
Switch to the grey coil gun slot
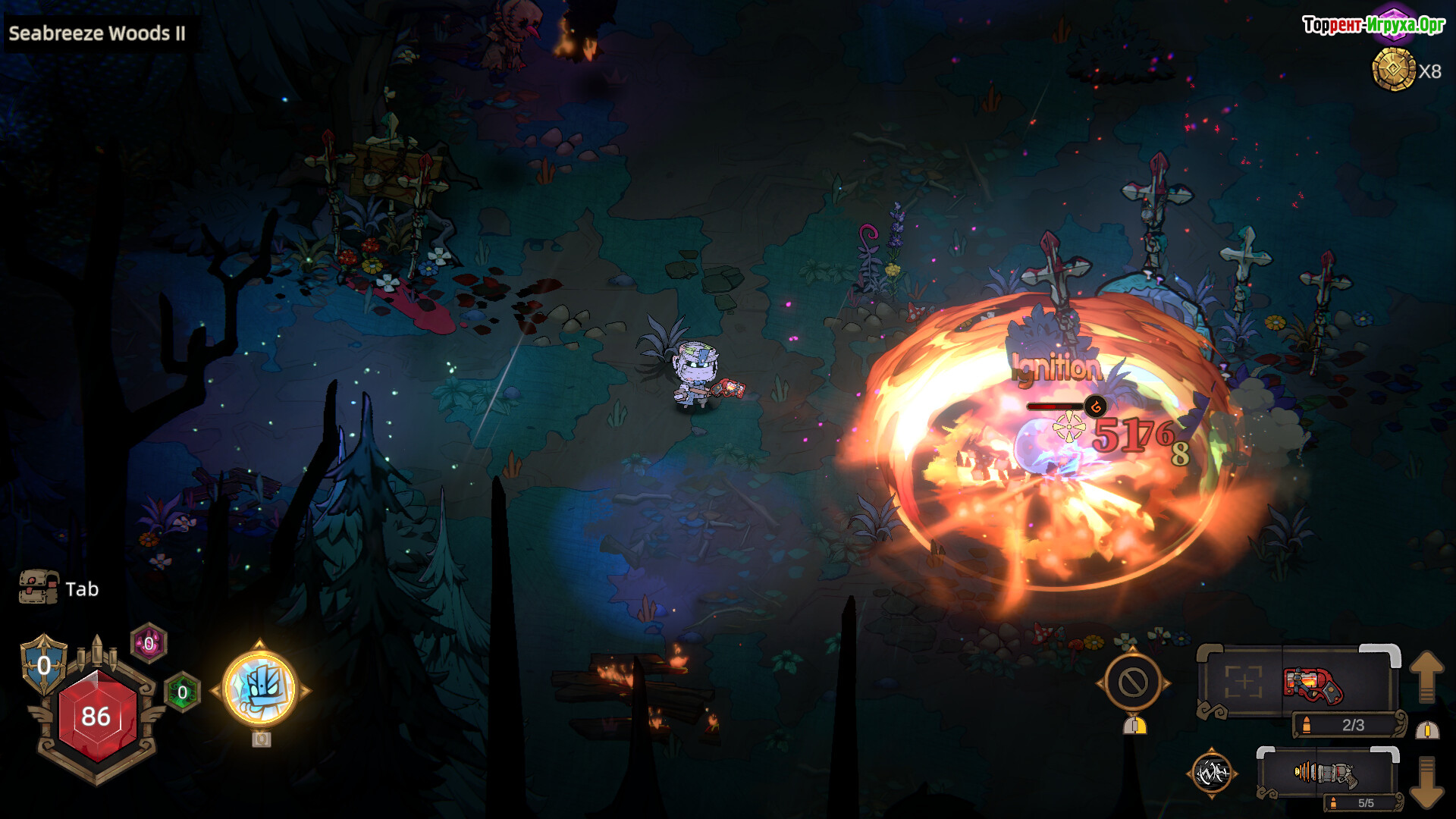(1325, 774)
